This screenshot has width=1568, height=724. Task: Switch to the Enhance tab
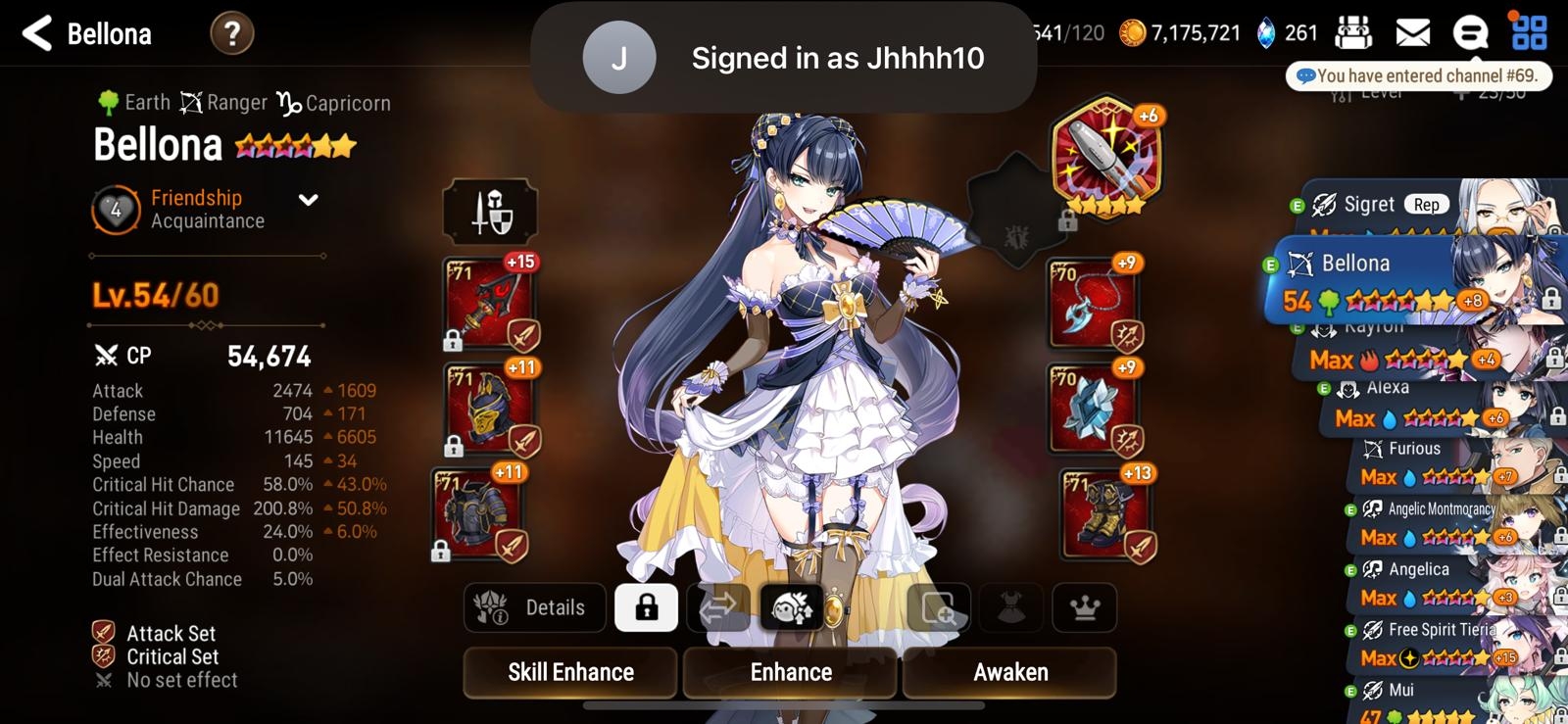coord(790,672)
